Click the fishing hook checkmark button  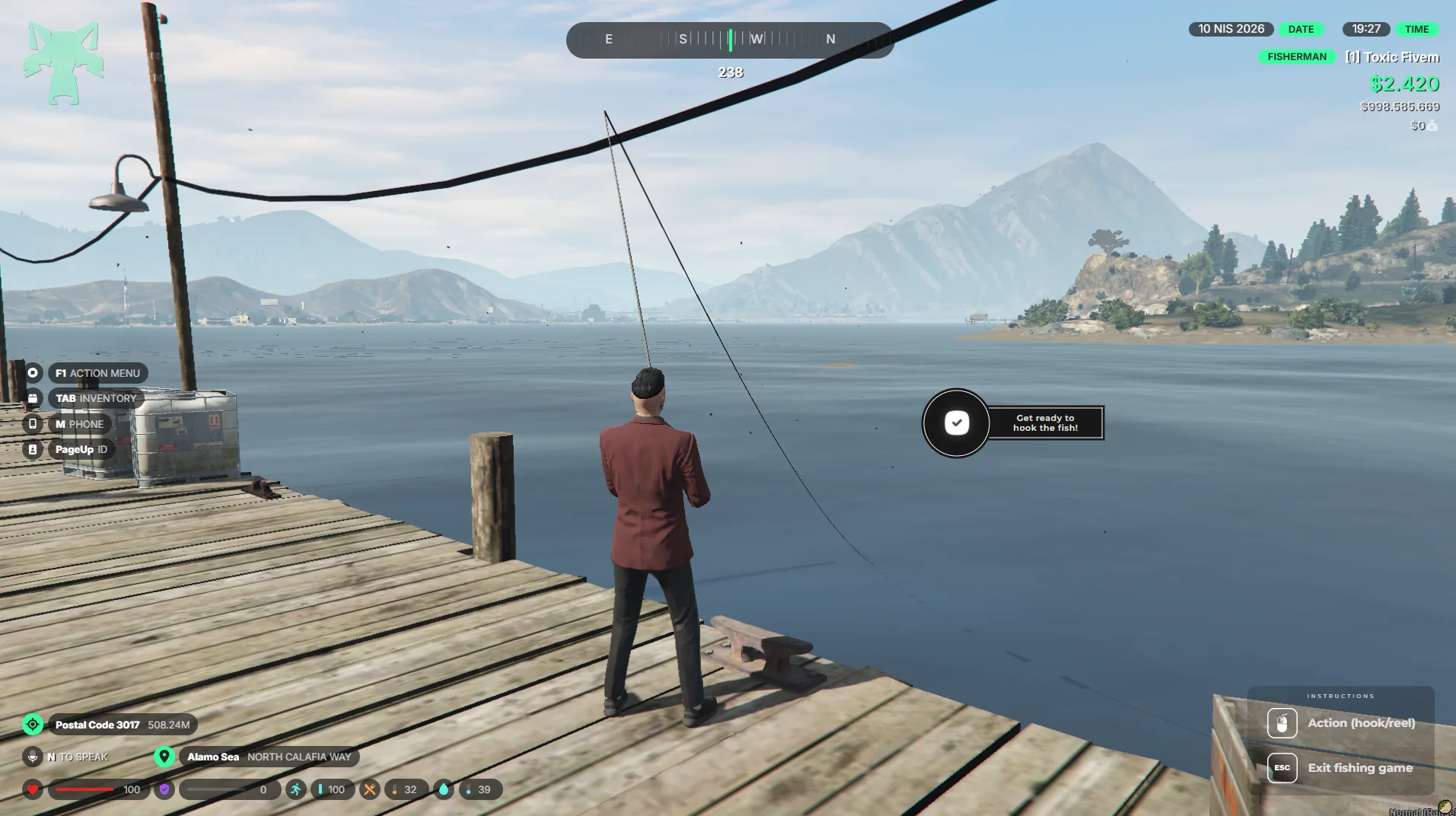pyautogui.click(x=956, y=422)
